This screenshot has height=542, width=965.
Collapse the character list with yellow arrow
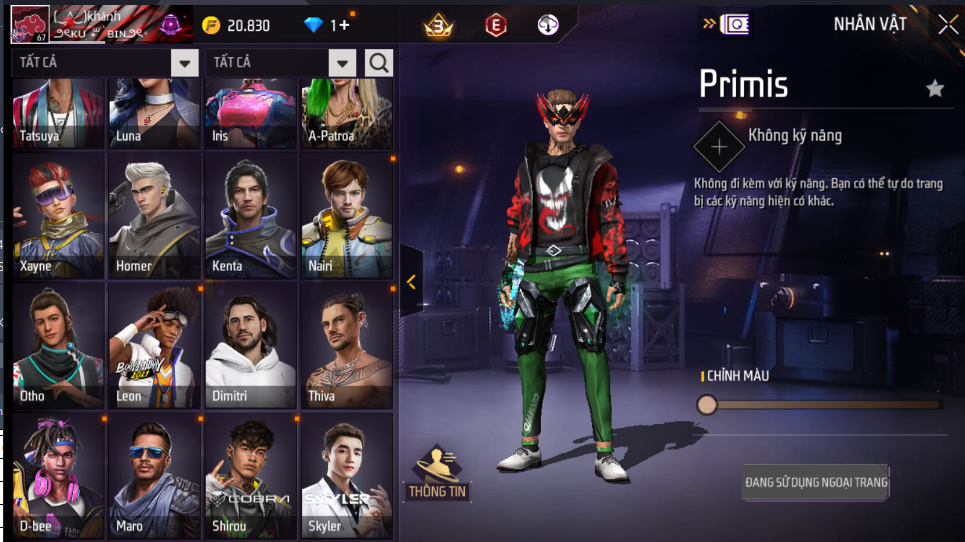coord(411,282)
